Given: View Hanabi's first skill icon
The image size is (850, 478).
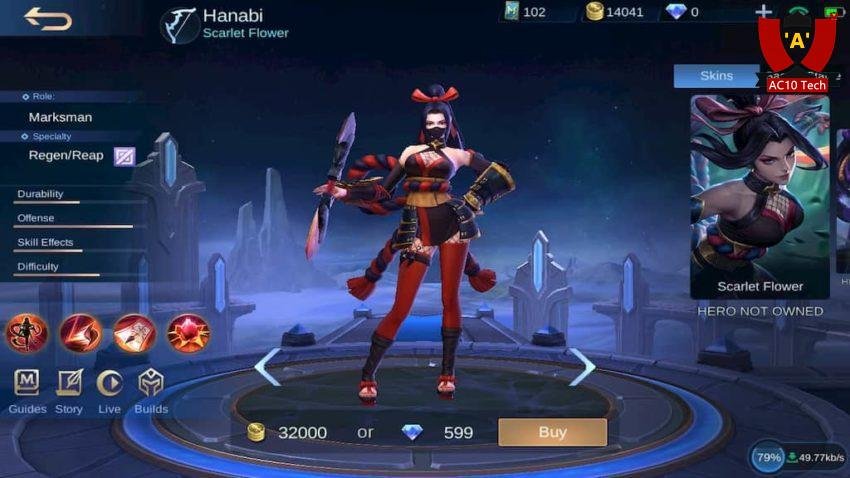Looking at the screenshot, I should pyautogui.click(x=27, y=333).
